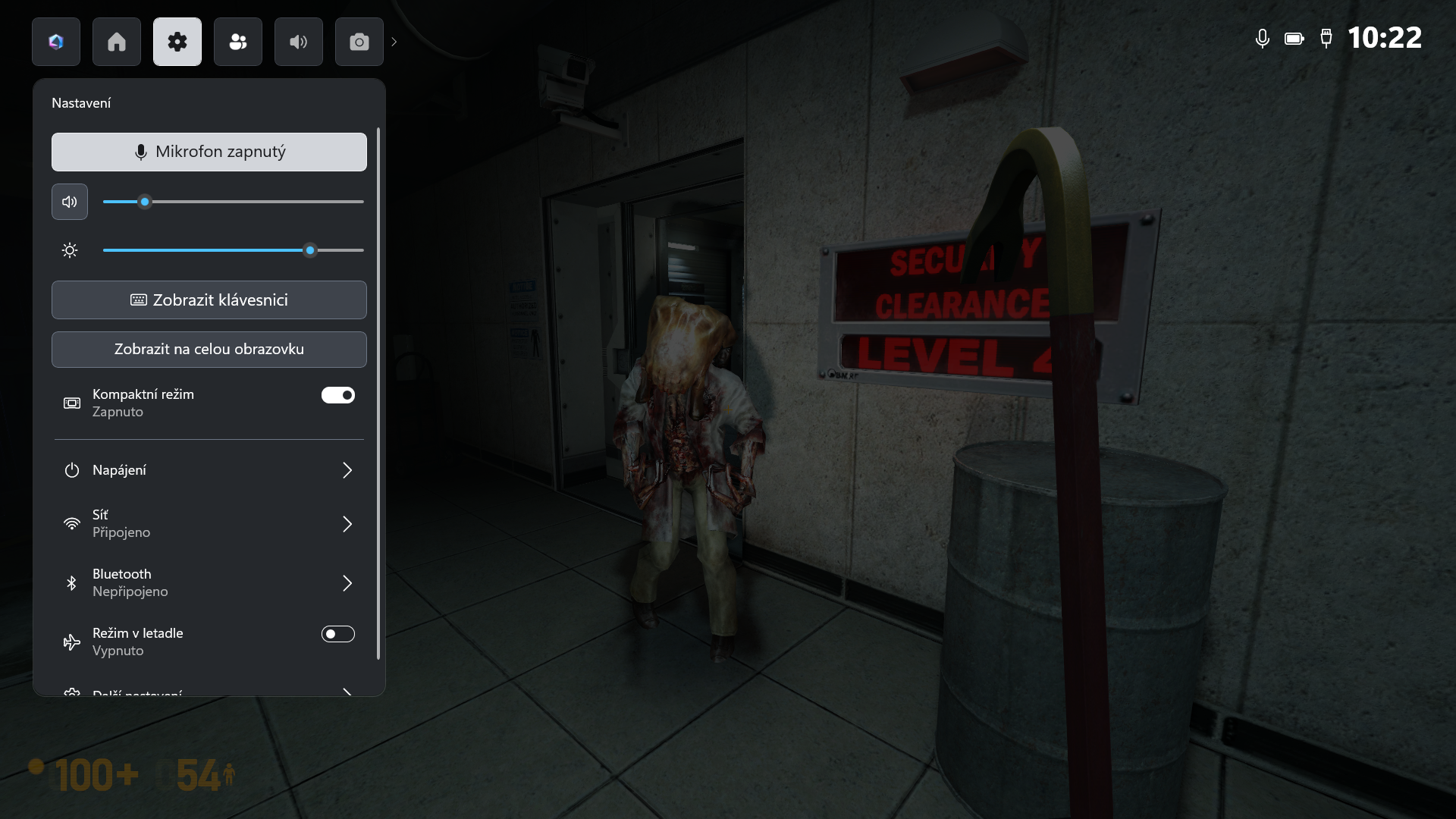Click Zobrazit klávesnici button
Image resolution: width=1456 pixels, height=819 pixels.
[x=209, y=300]
